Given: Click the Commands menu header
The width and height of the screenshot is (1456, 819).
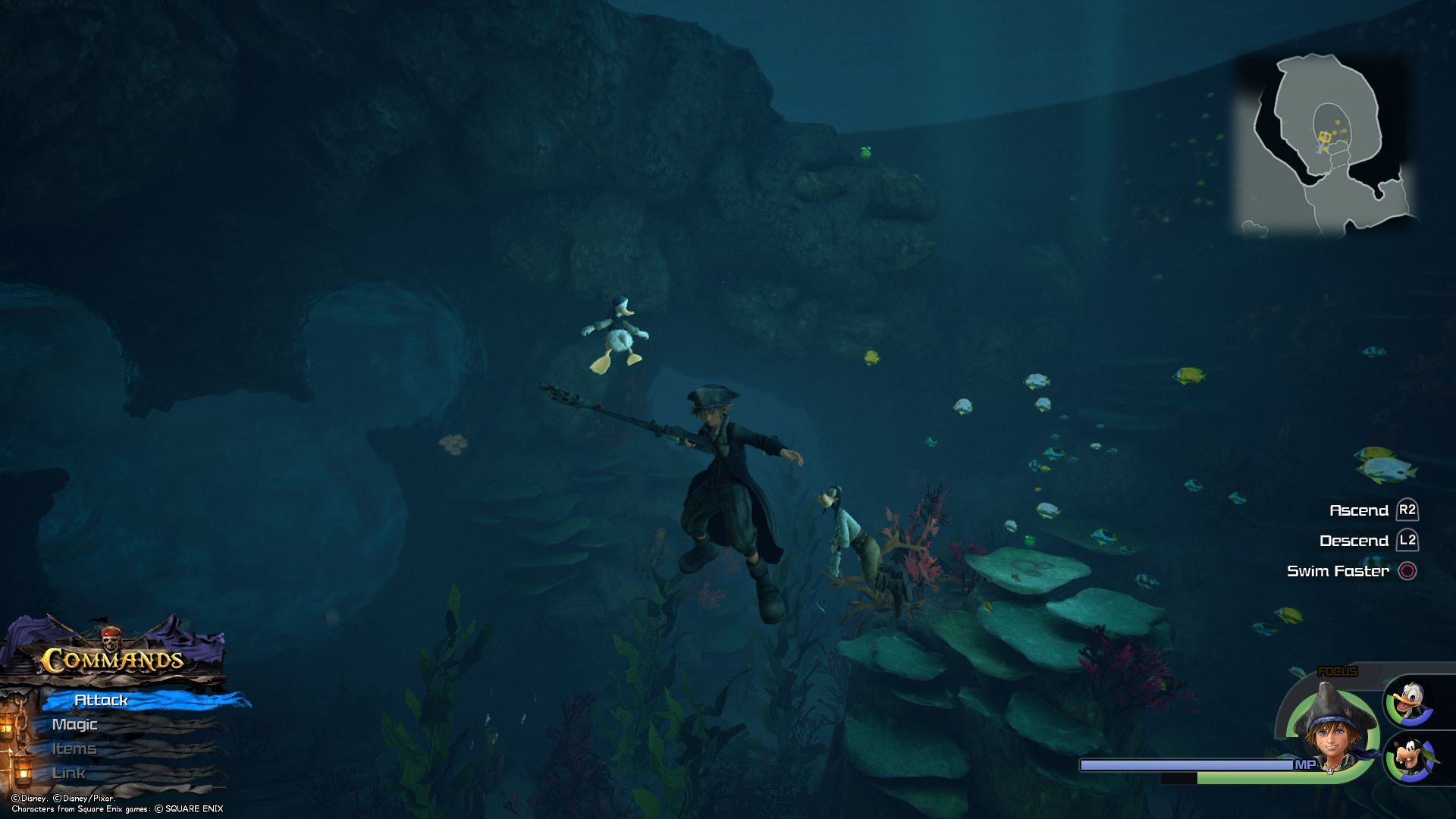Looking at the screenshot, I should pyautogui.click(x=112, y=658).
